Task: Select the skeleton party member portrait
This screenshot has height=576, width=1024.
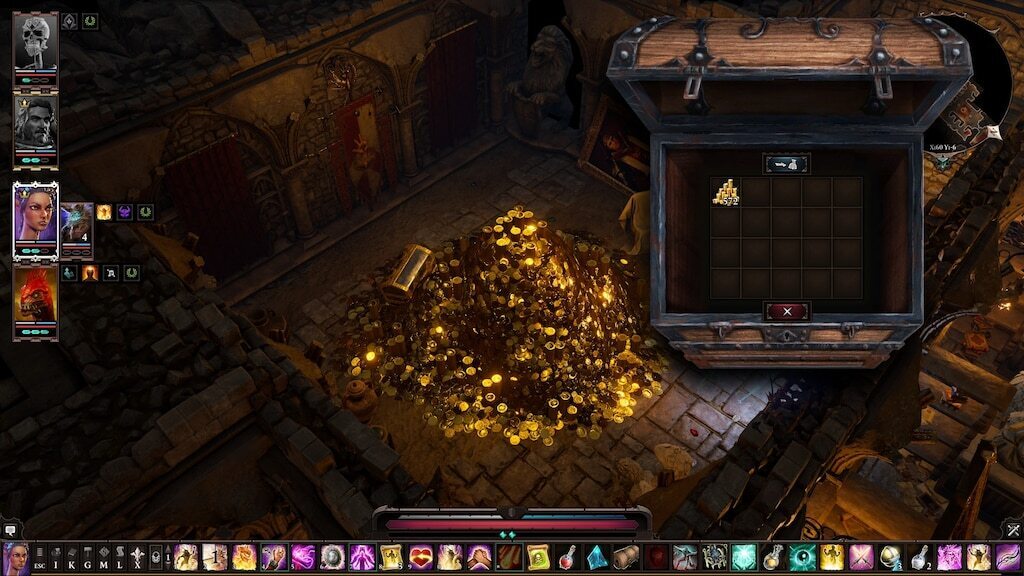Action: point(36,42)
